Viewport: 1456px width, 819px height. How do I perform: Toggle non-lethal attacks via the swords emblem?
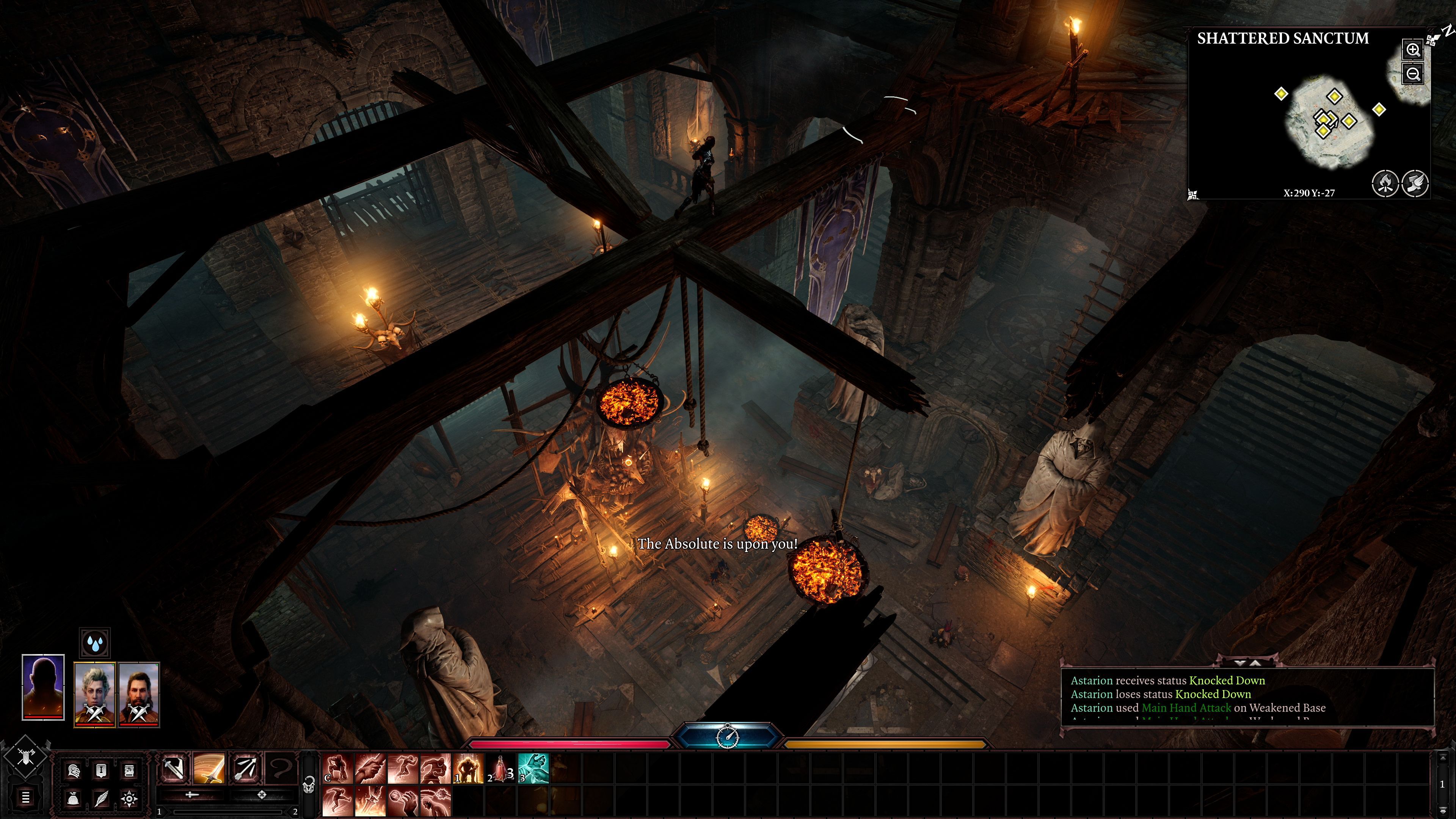coord(27,756)
